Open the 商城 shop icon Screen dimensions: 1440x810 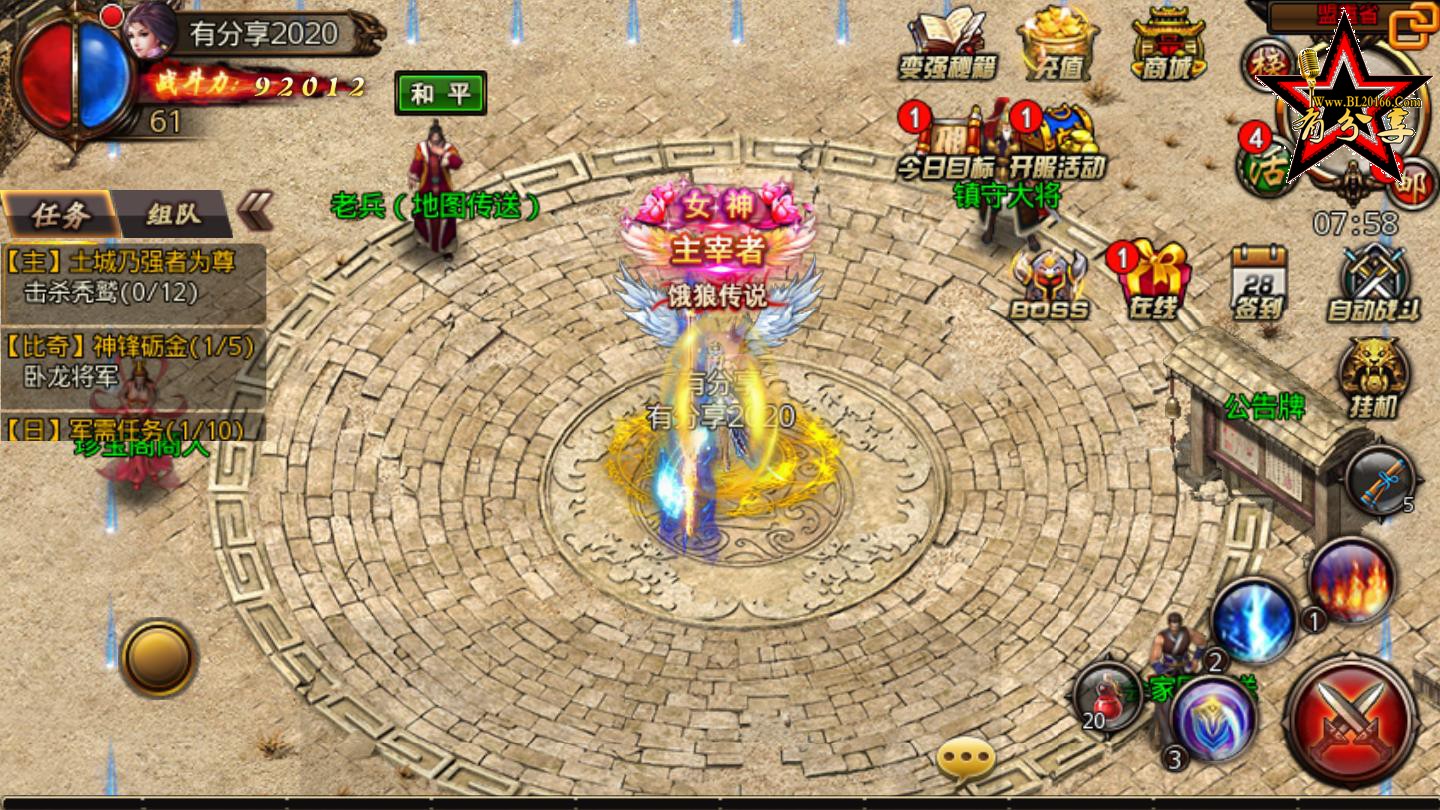point(1167,43)
